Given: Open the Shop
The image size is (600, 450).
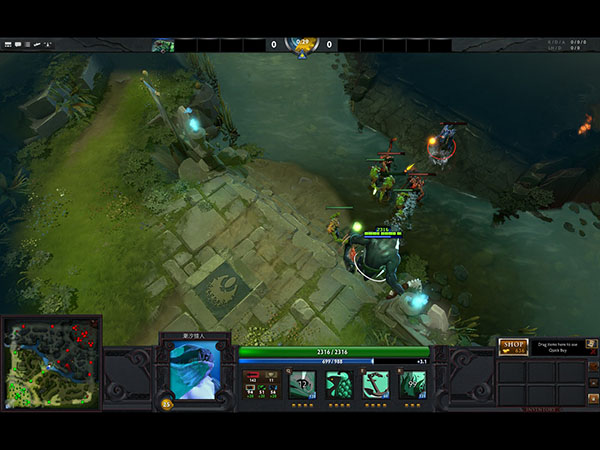Looking at the screenshot, I should coord(513,346).
